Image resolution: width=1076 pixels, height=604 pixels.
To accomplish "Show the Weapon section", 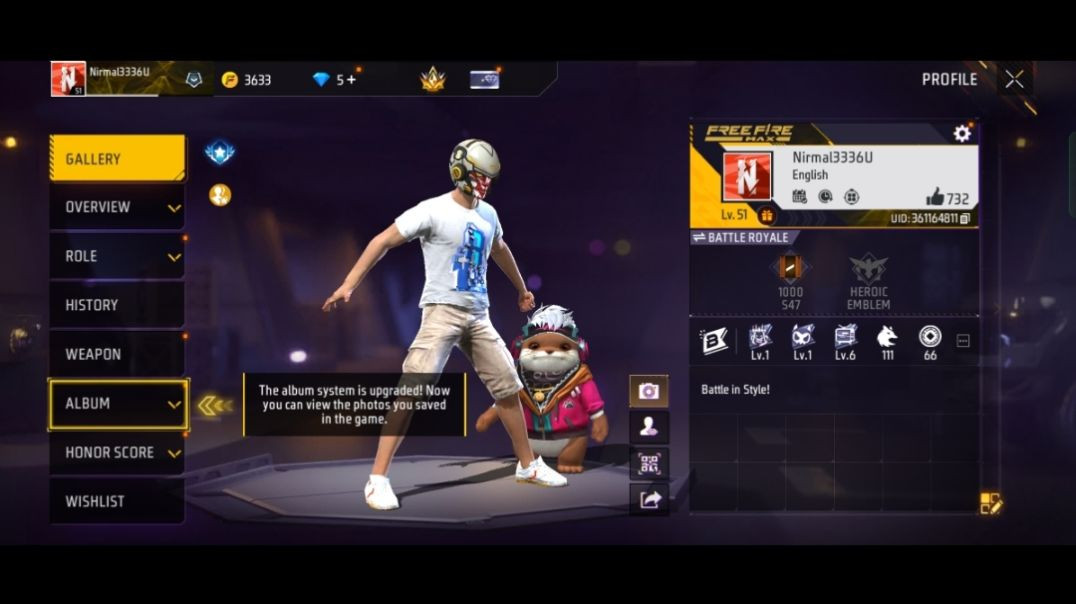I will pos(117,354).
